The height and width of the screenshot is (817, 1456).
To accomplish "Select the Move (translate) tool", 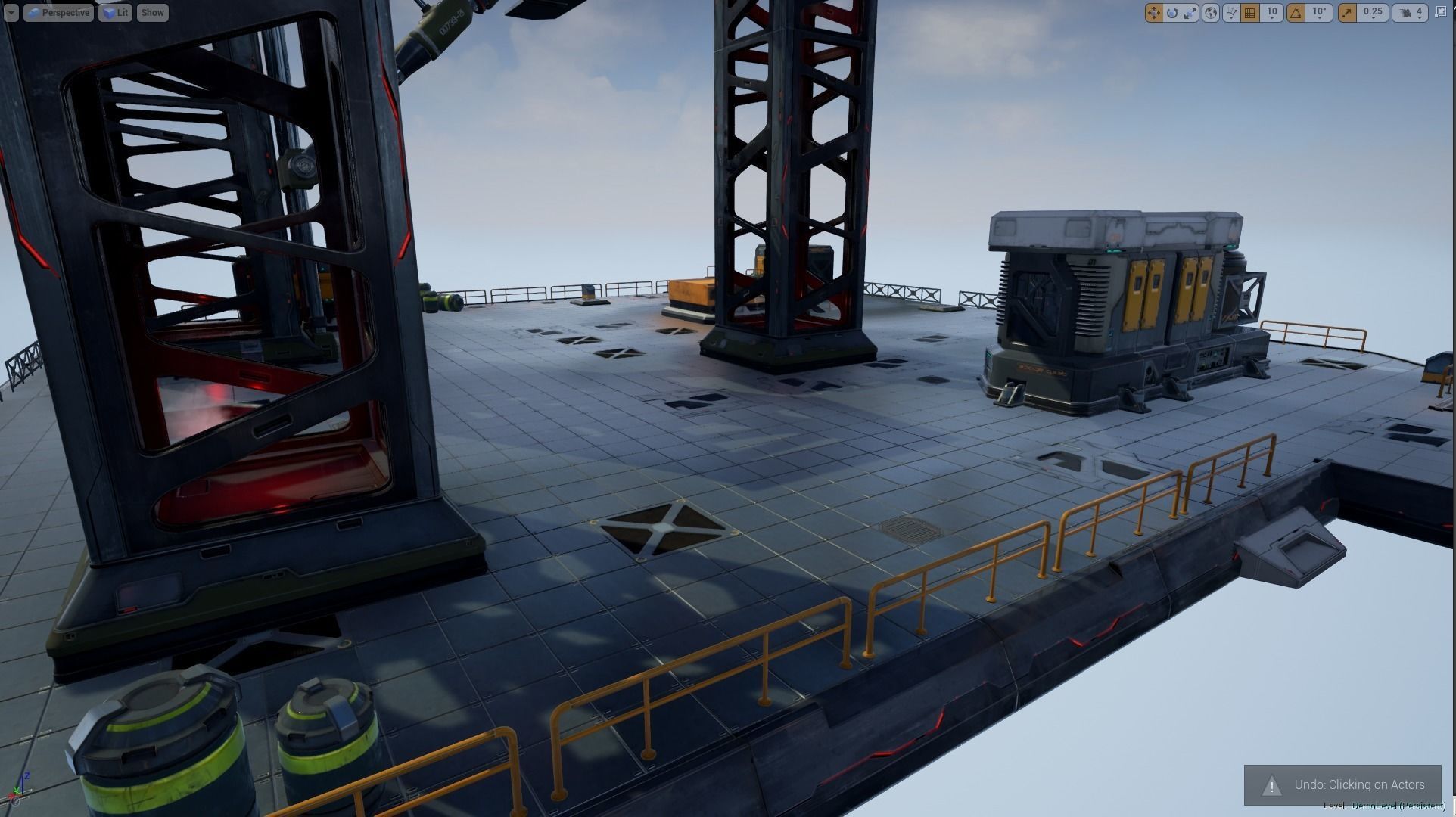I will pyautogui.click(x=1153, y=12).
